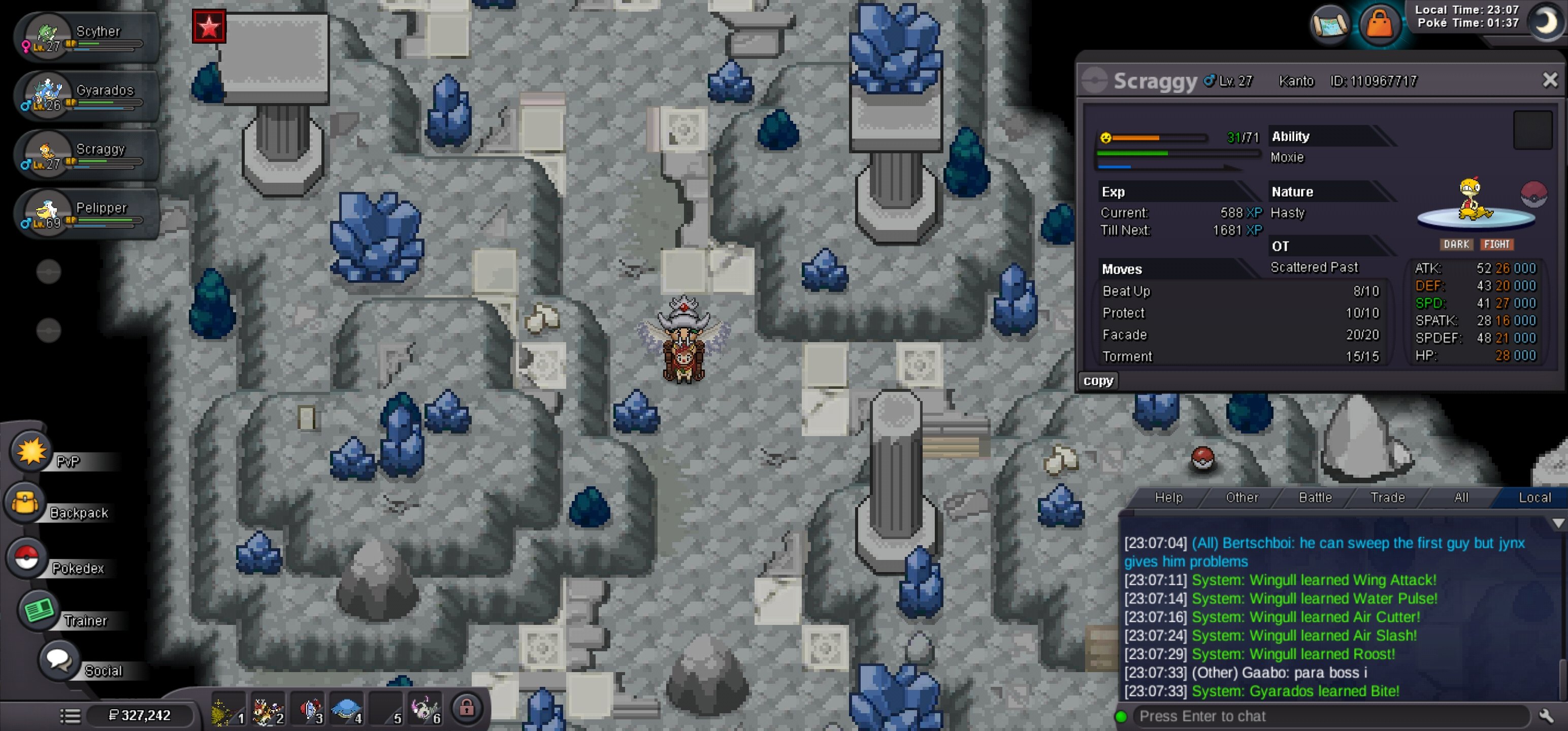Select Scyther in the party list
The image size is (1568, 731).
pyautogui.click(x=85, y=37)
